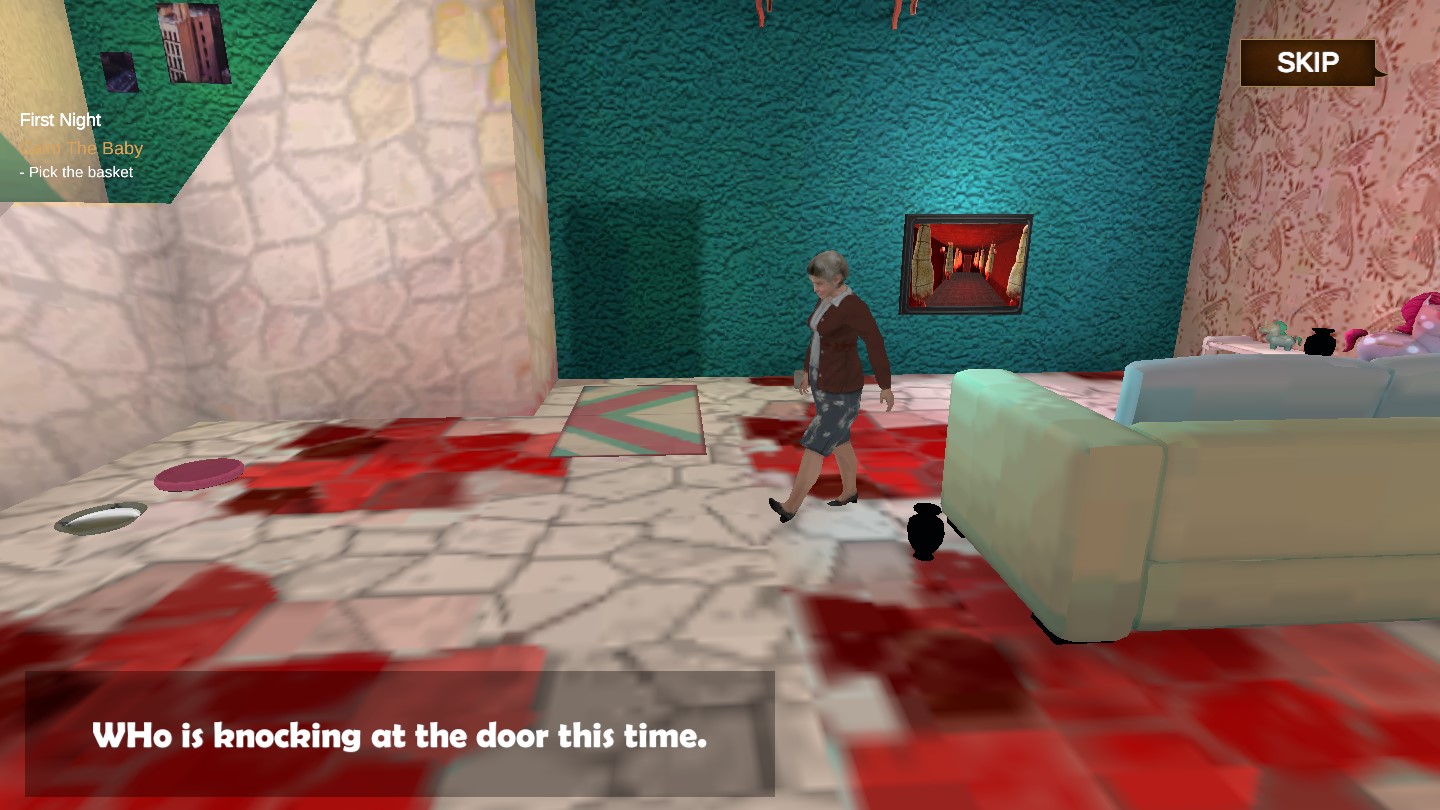1440x810 pixels.
Task: Skip the cutscene with the SKIP button
Action: coord(1307,63)
